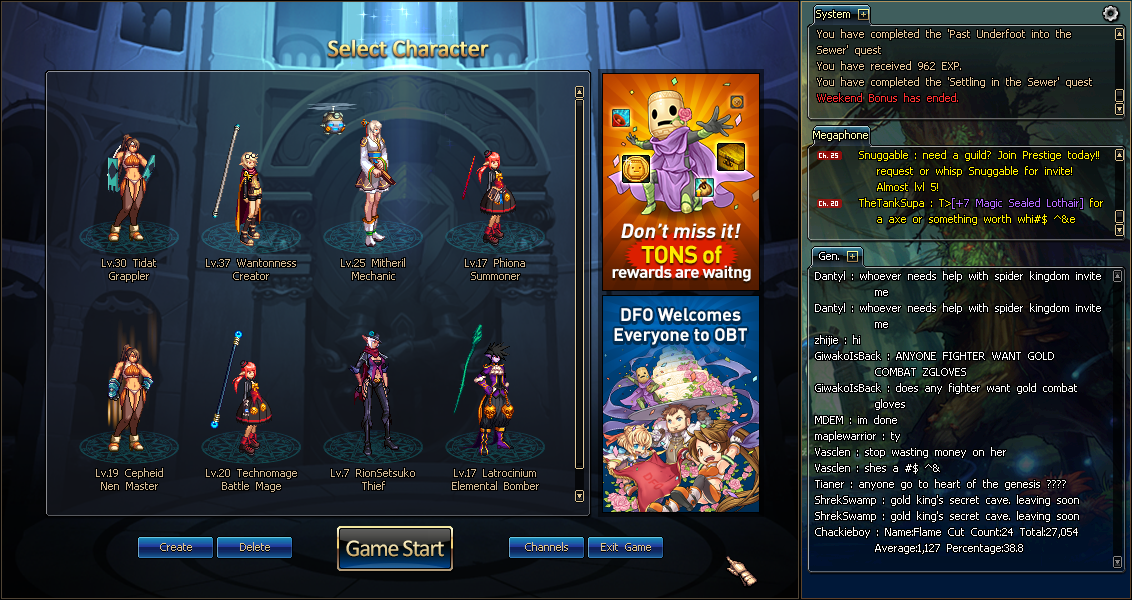This screenshot has height=600, width=1132.
Task: Select Lv.7 RionSetsuko the Thief
Action: pos(372,400)
